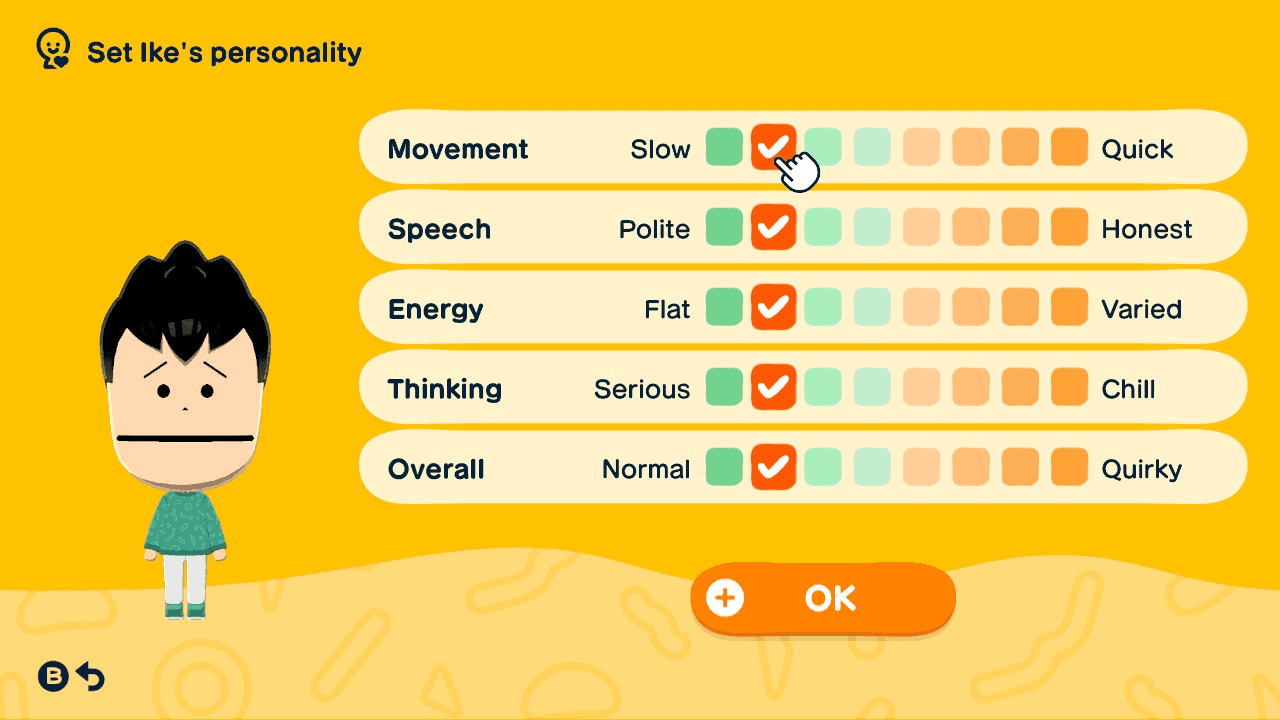Move Energy one step toward Varied
This screenshot has width=1280, height=720.
click(x=823, y=307)
